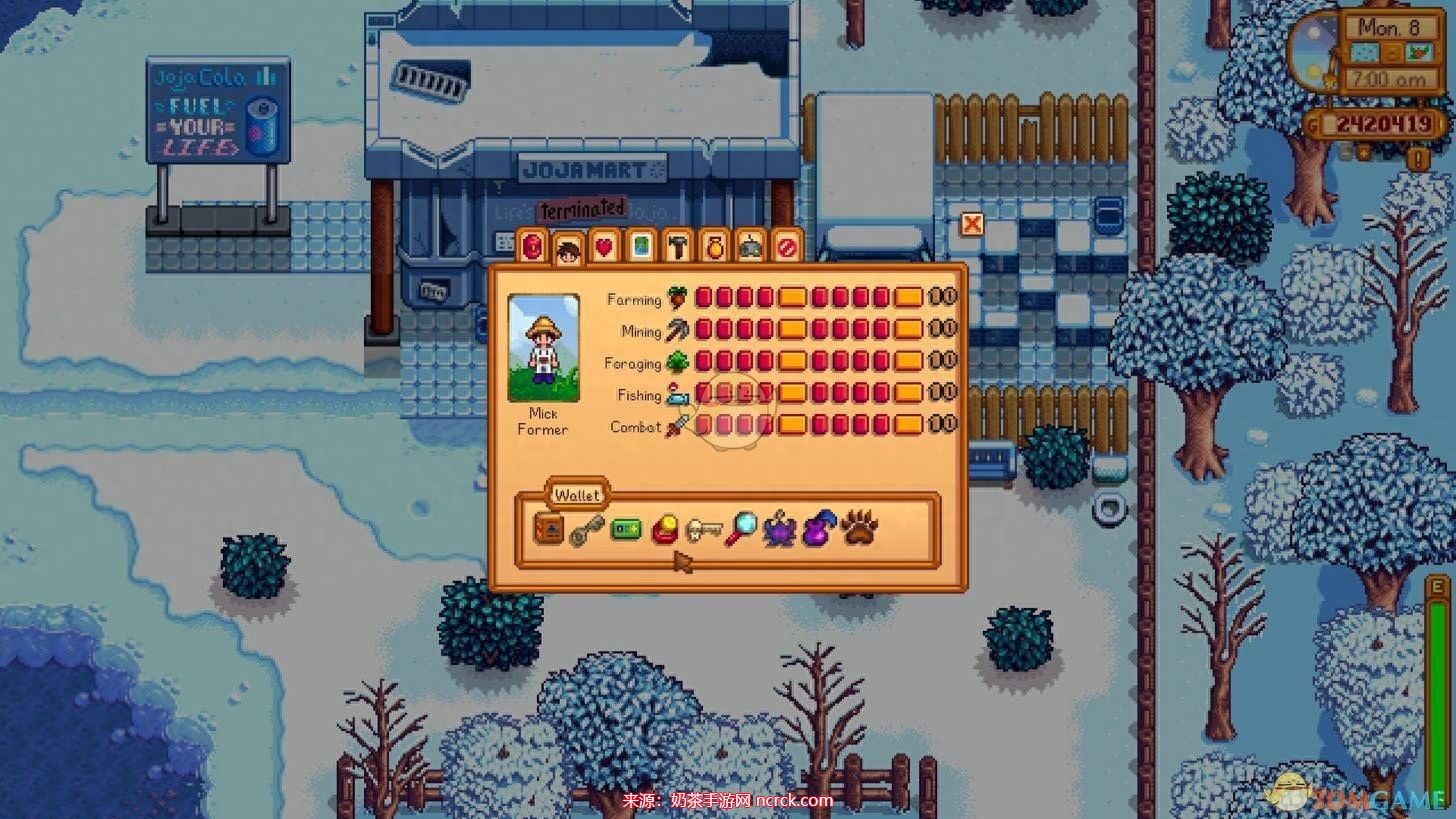The width and height of the screenshot is (1456, 819).
Task: Select the Rusty Key in the wallet
Action: pyautogui.click(x=587, y=530)
